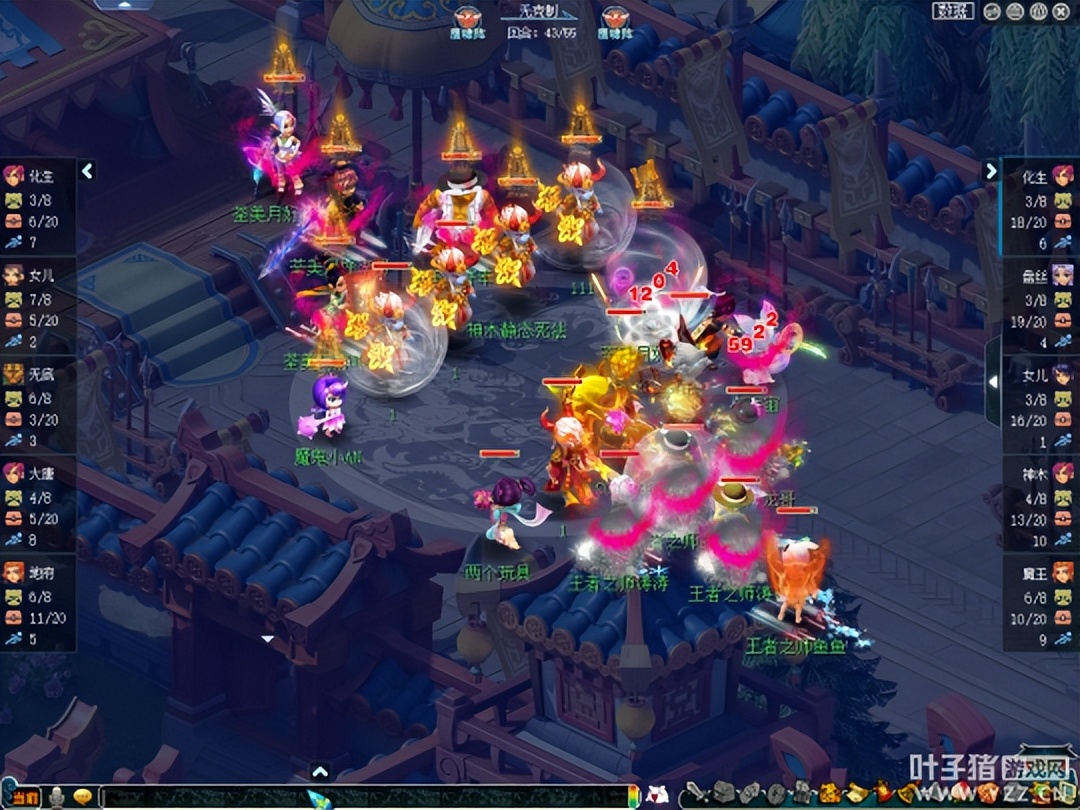This screenshot has height=810, width=1080.
Task: Click the 当前 chat channel button
Action: pyautogui.click(x=24, y=797)
